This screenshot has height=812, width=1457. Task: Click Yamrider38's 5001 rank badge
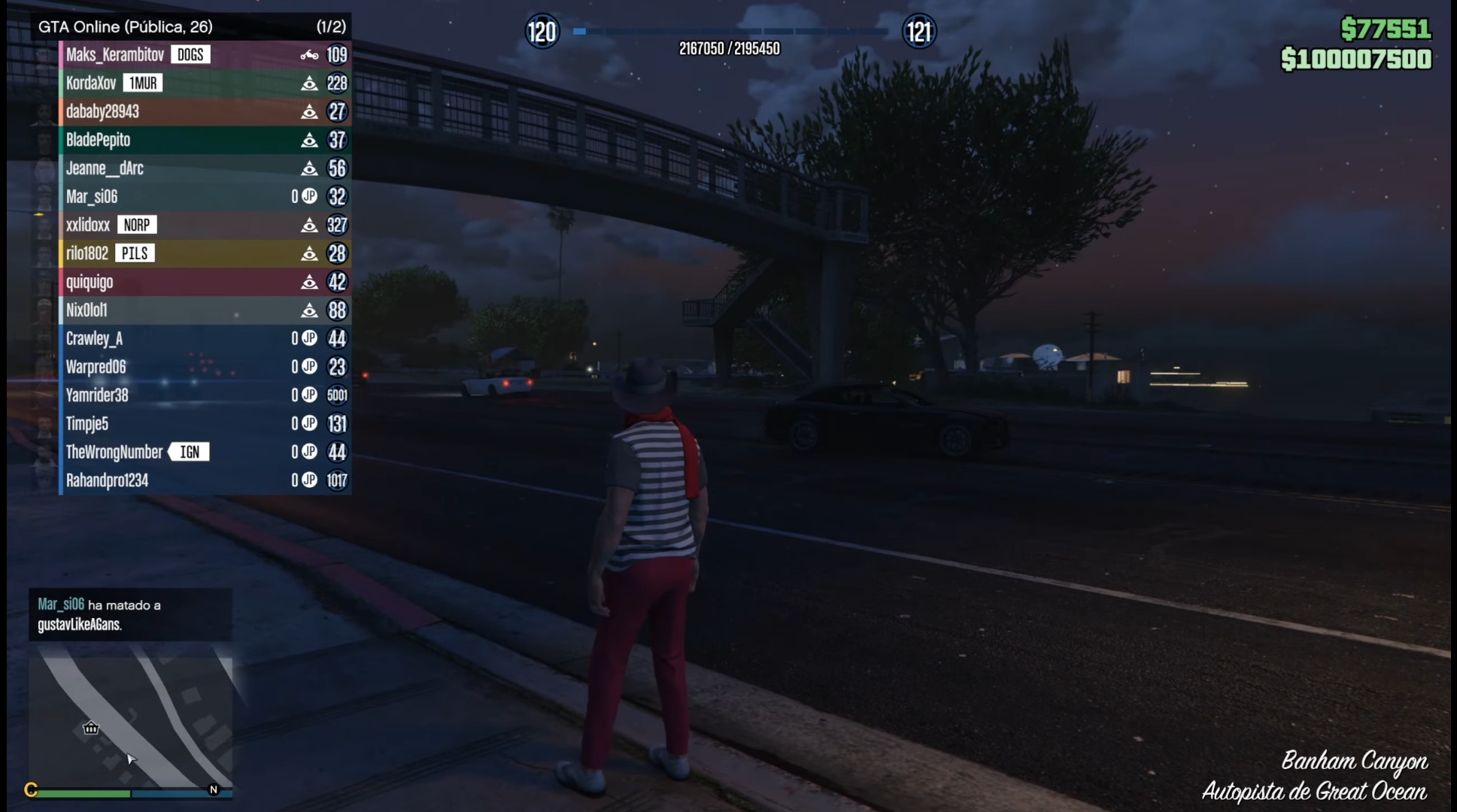337,395
